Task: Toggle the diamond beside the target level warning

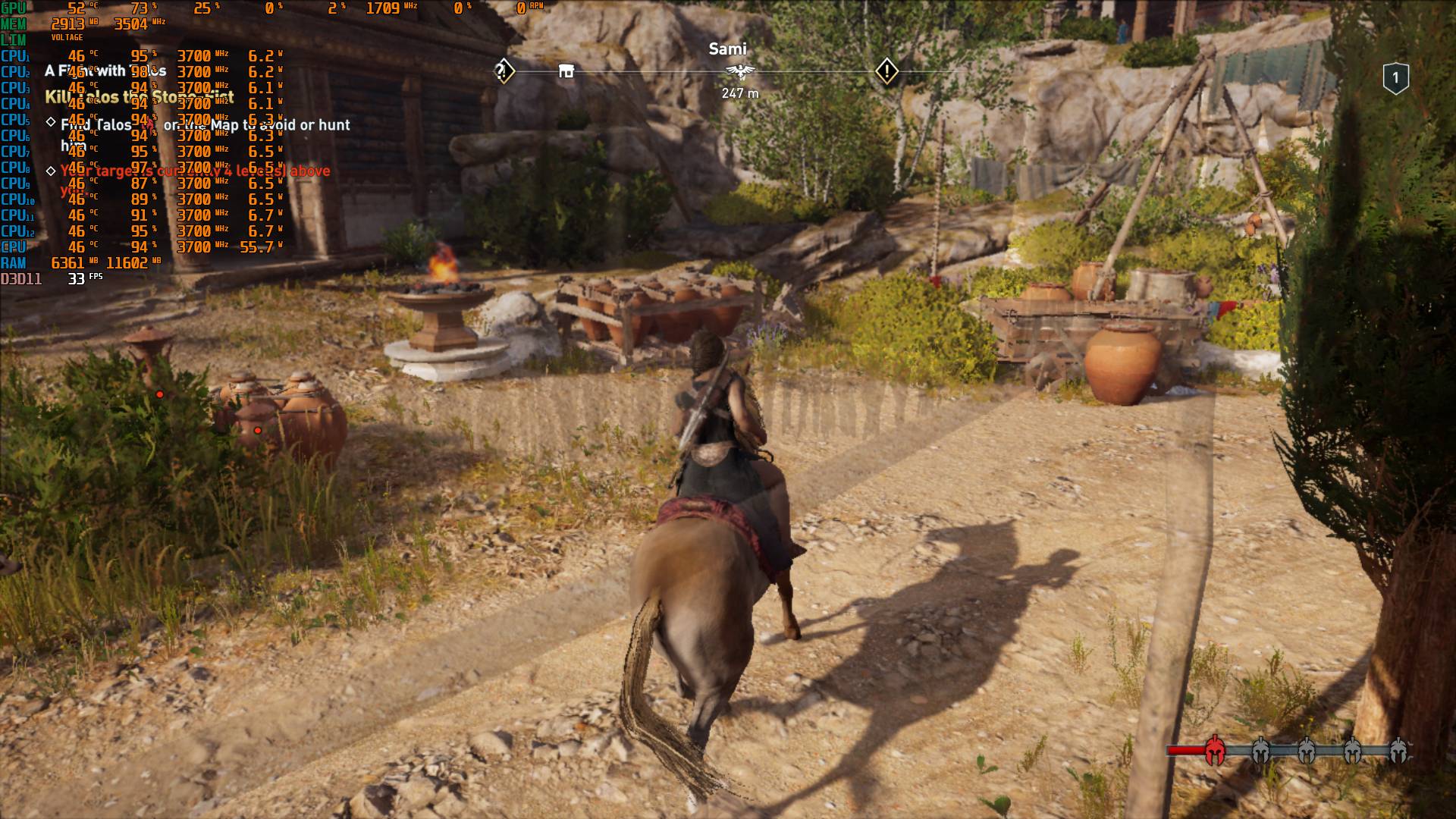Action: [x=49, y=171]
